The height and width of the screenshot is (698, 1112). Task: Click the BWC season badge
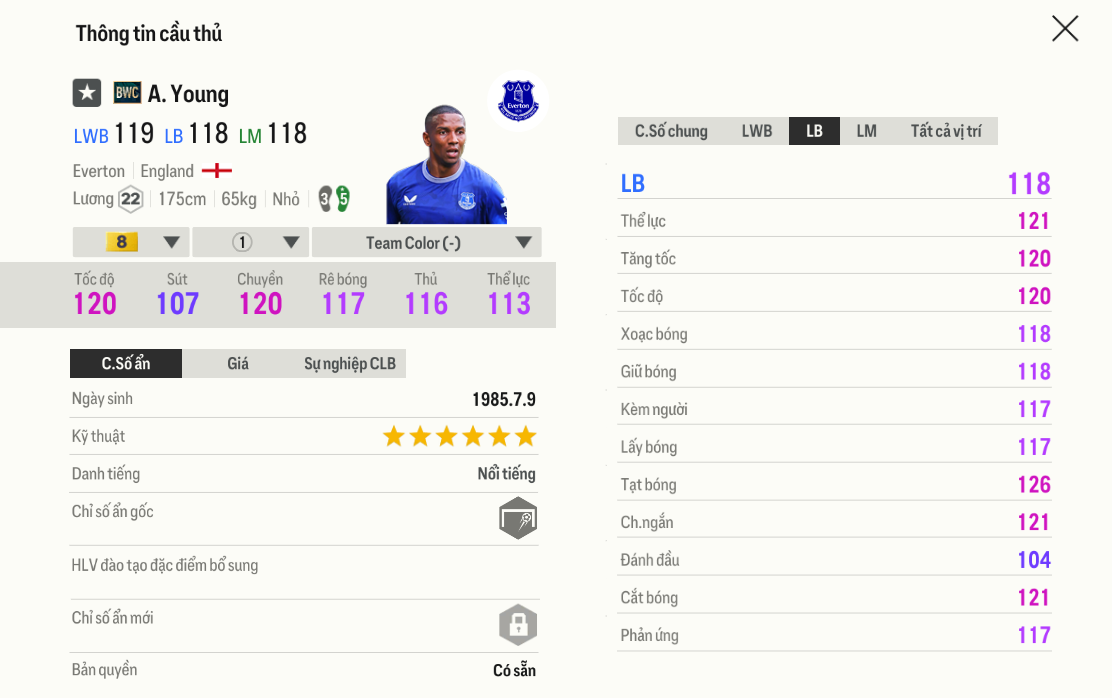tap(127, 93)
